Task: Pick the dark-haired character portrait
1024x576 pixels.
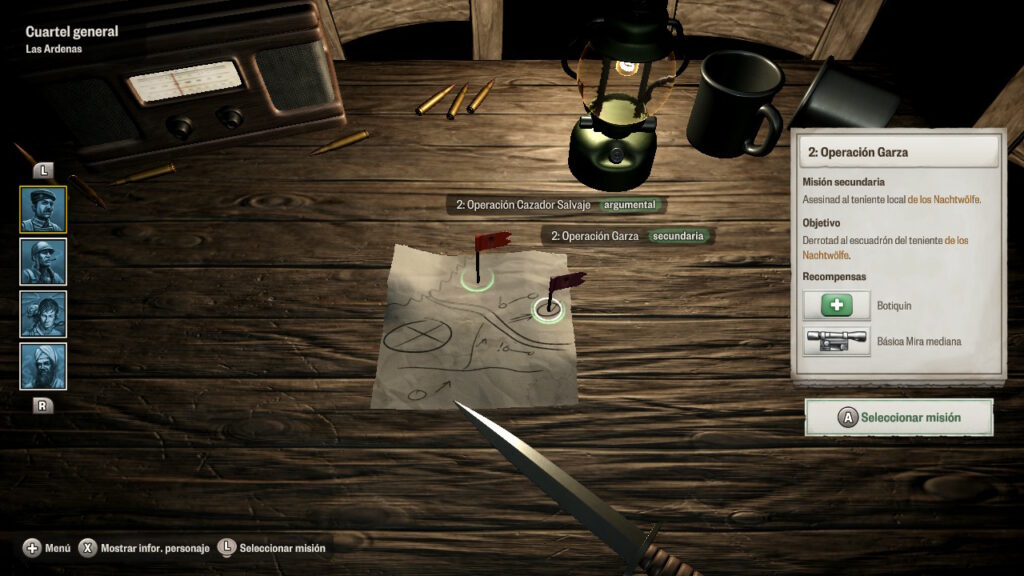Action: point(43,314)
